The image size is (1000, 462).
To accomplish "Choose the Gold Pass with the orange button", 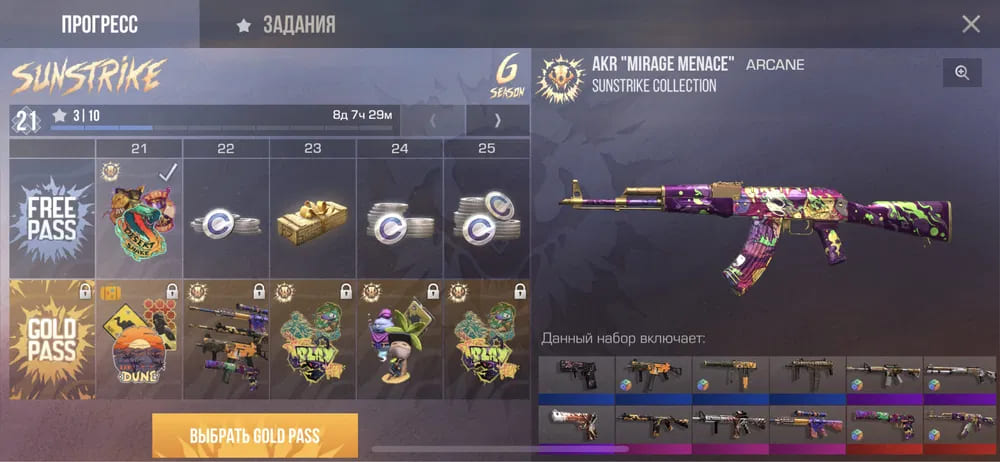I will coord(254,435).
